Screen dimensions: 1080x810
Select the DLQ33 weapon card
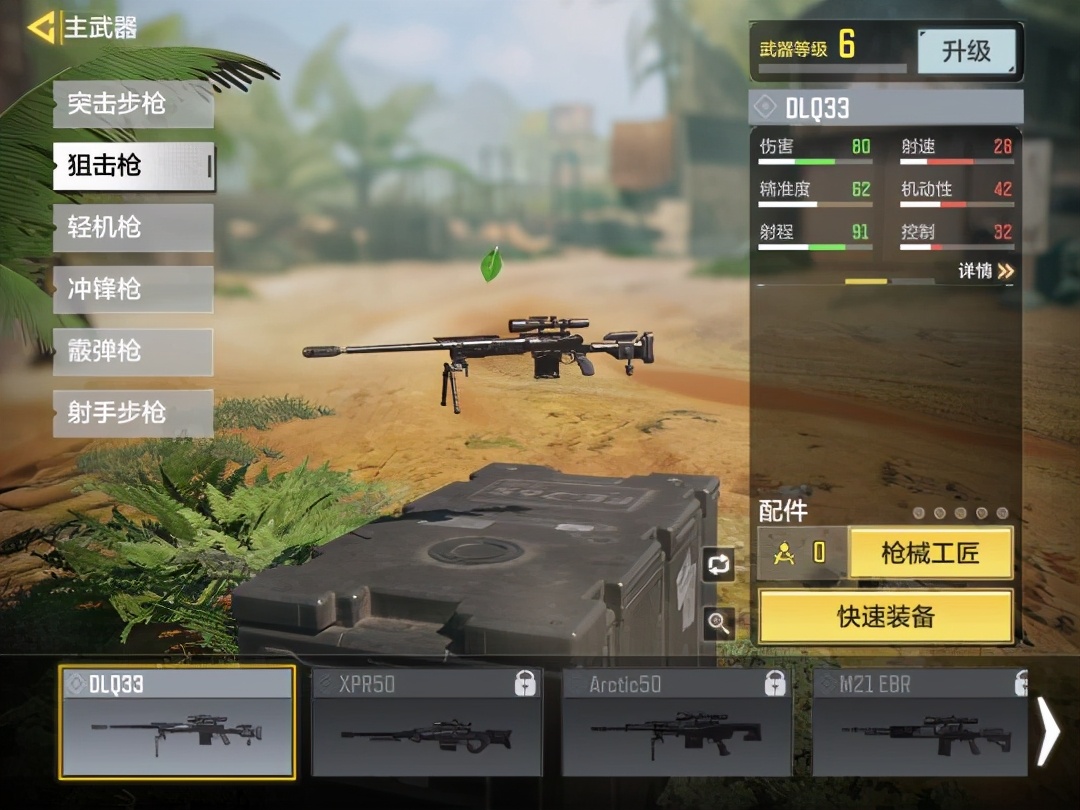pyautogui.click(x=177, y=722)
